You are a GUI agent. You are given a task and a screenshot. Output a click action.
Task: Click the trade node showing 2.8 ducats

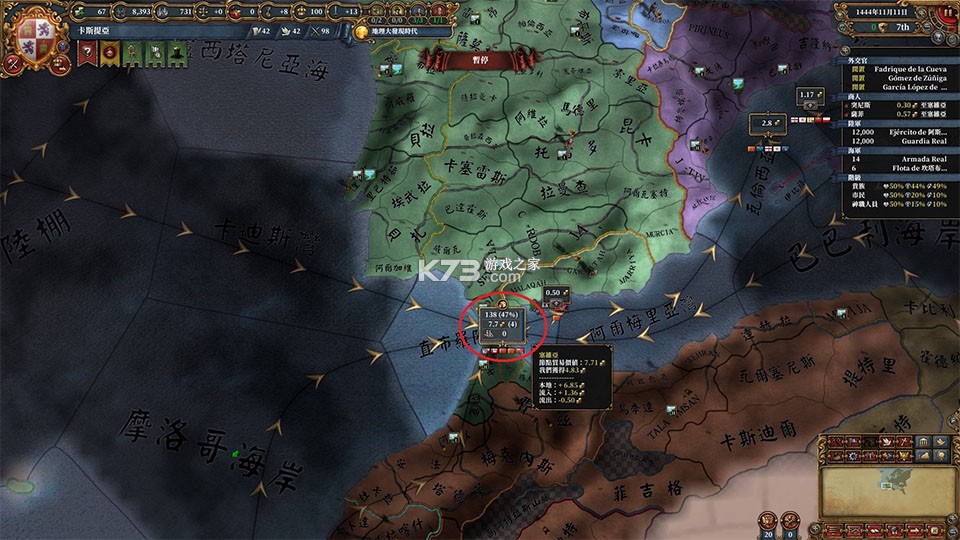(x=767, y=122)
